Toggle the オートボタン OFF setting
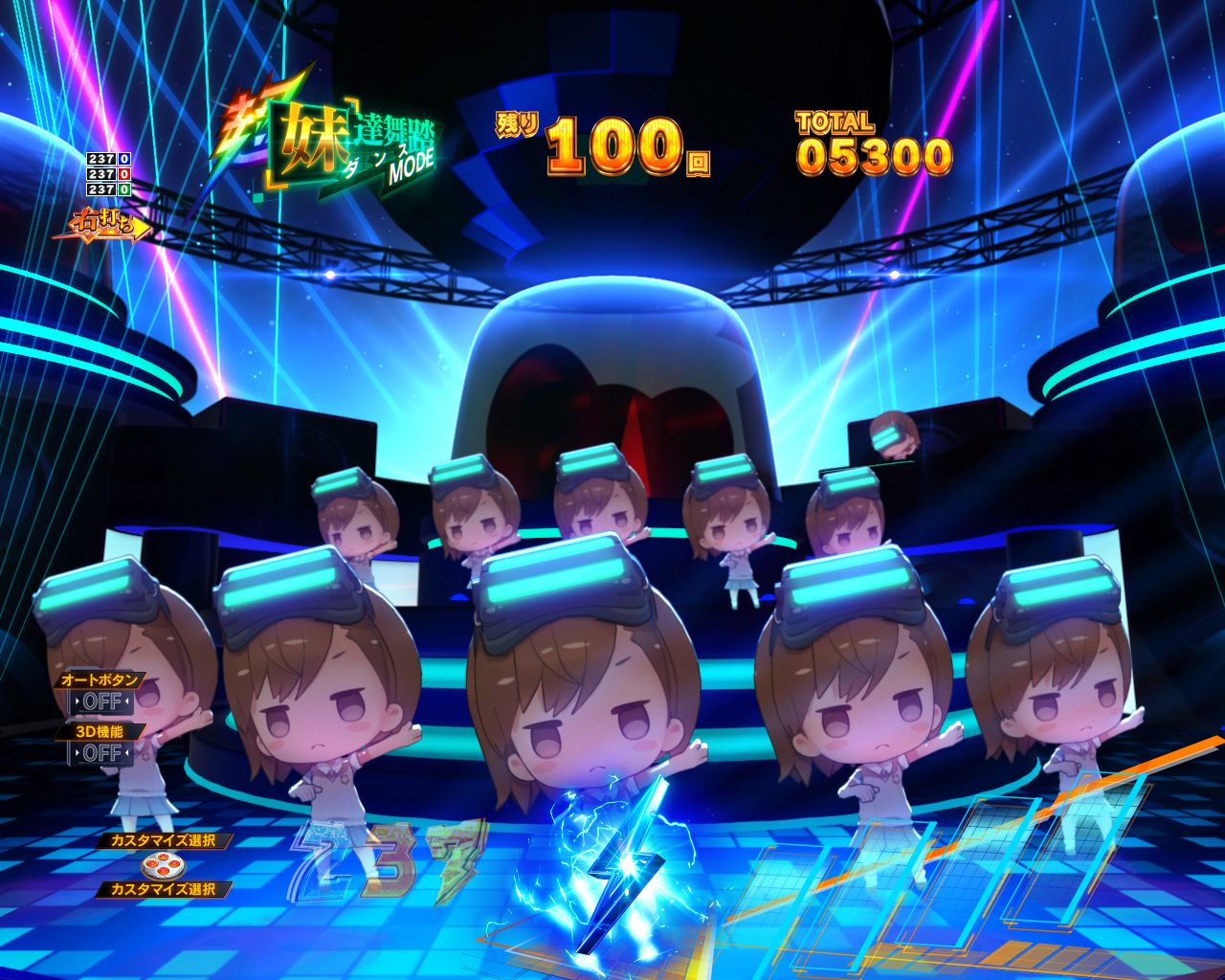1225x980 pixels. [101, 702]
